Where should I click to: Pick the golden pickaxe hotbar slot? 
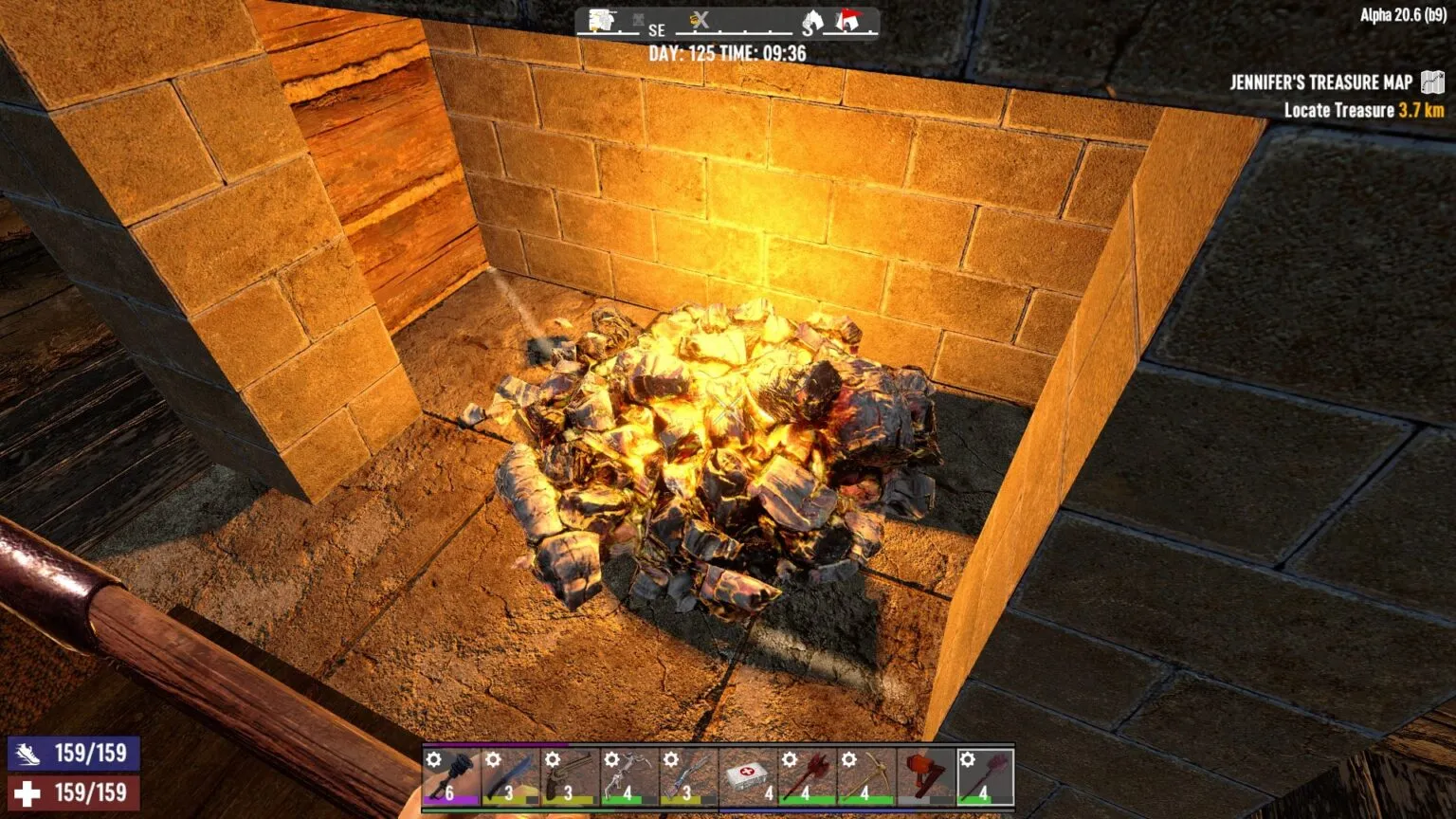click(x=865, y=776)
